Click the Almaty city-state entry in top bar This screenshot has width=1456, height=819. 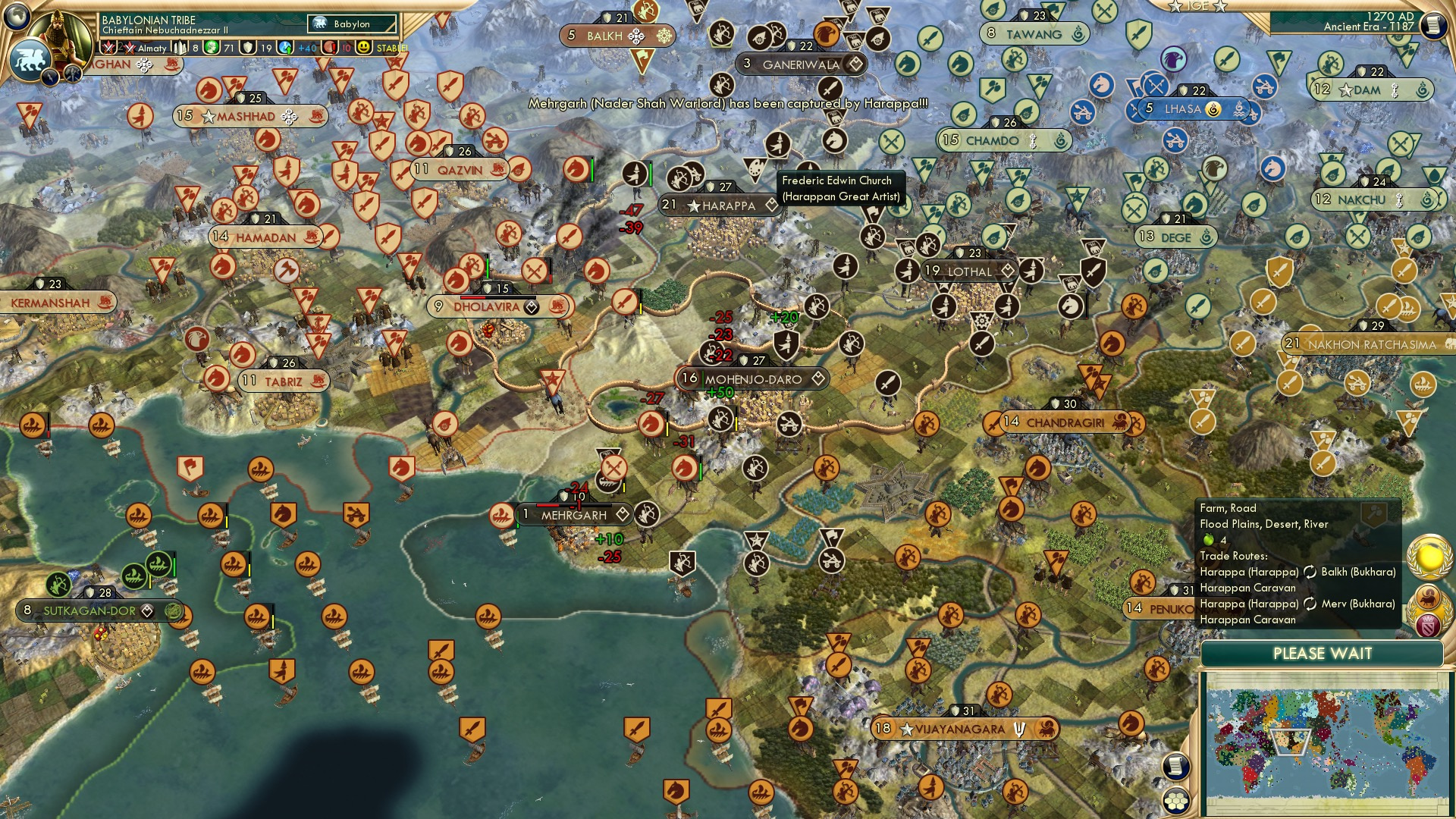(153, 47)
